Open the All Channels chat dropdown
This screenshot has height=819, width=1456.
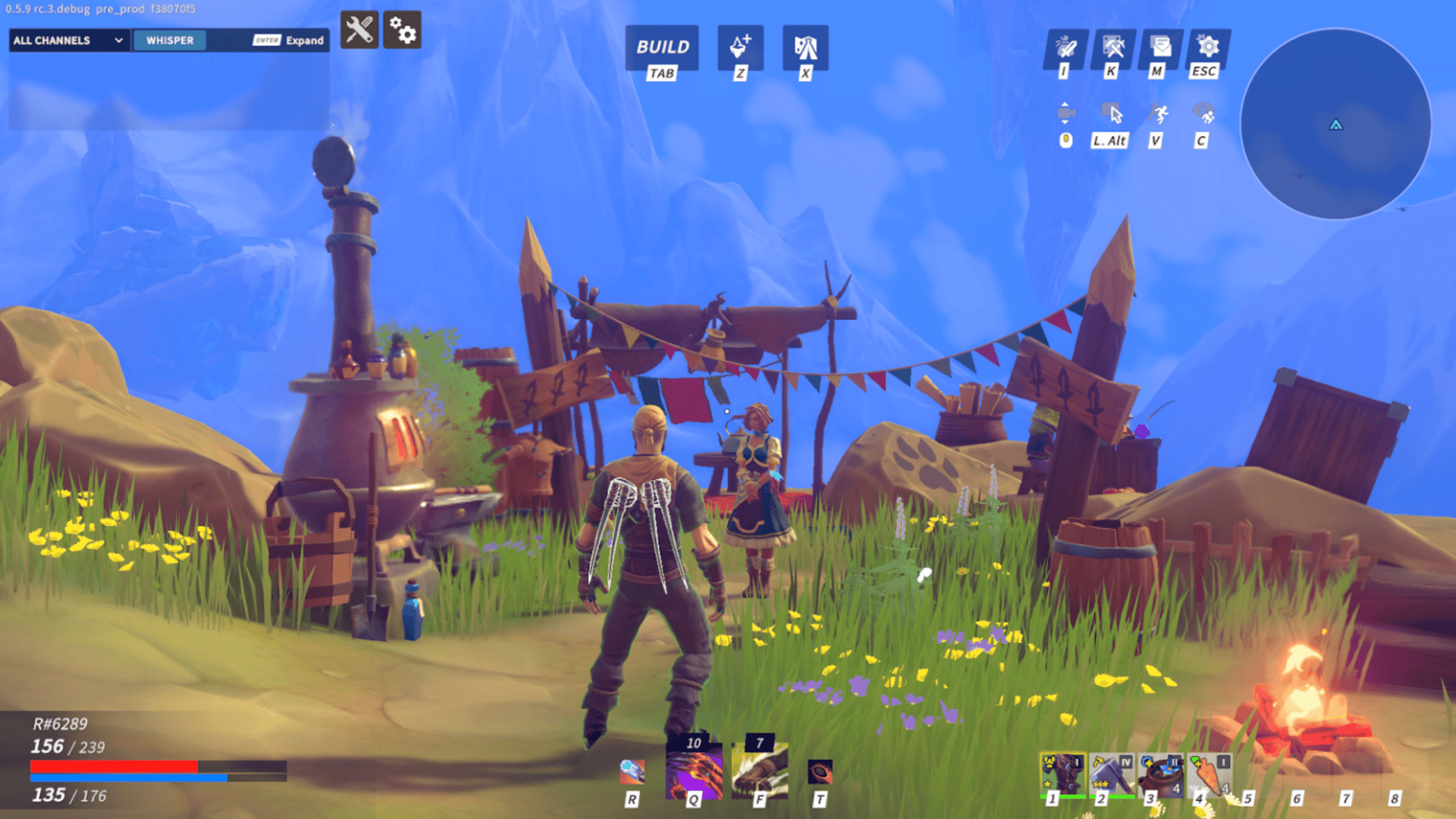coord(68,40)
